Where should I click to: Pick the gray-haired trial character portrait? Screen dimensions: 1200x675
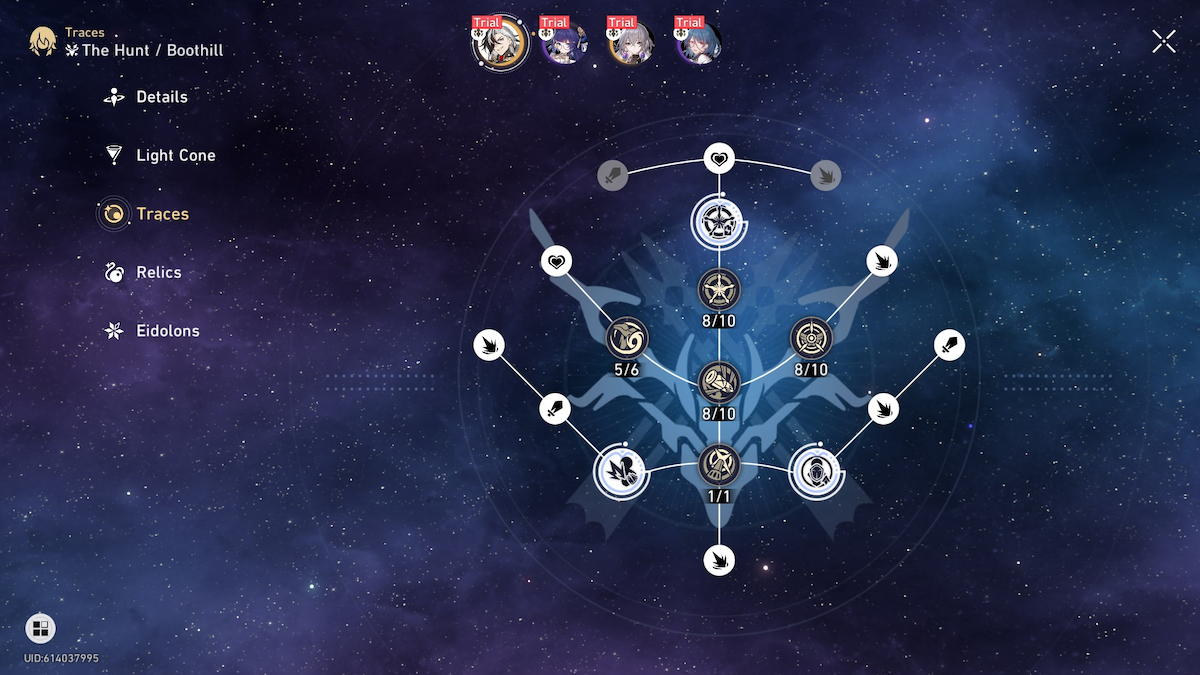point(631,42)
